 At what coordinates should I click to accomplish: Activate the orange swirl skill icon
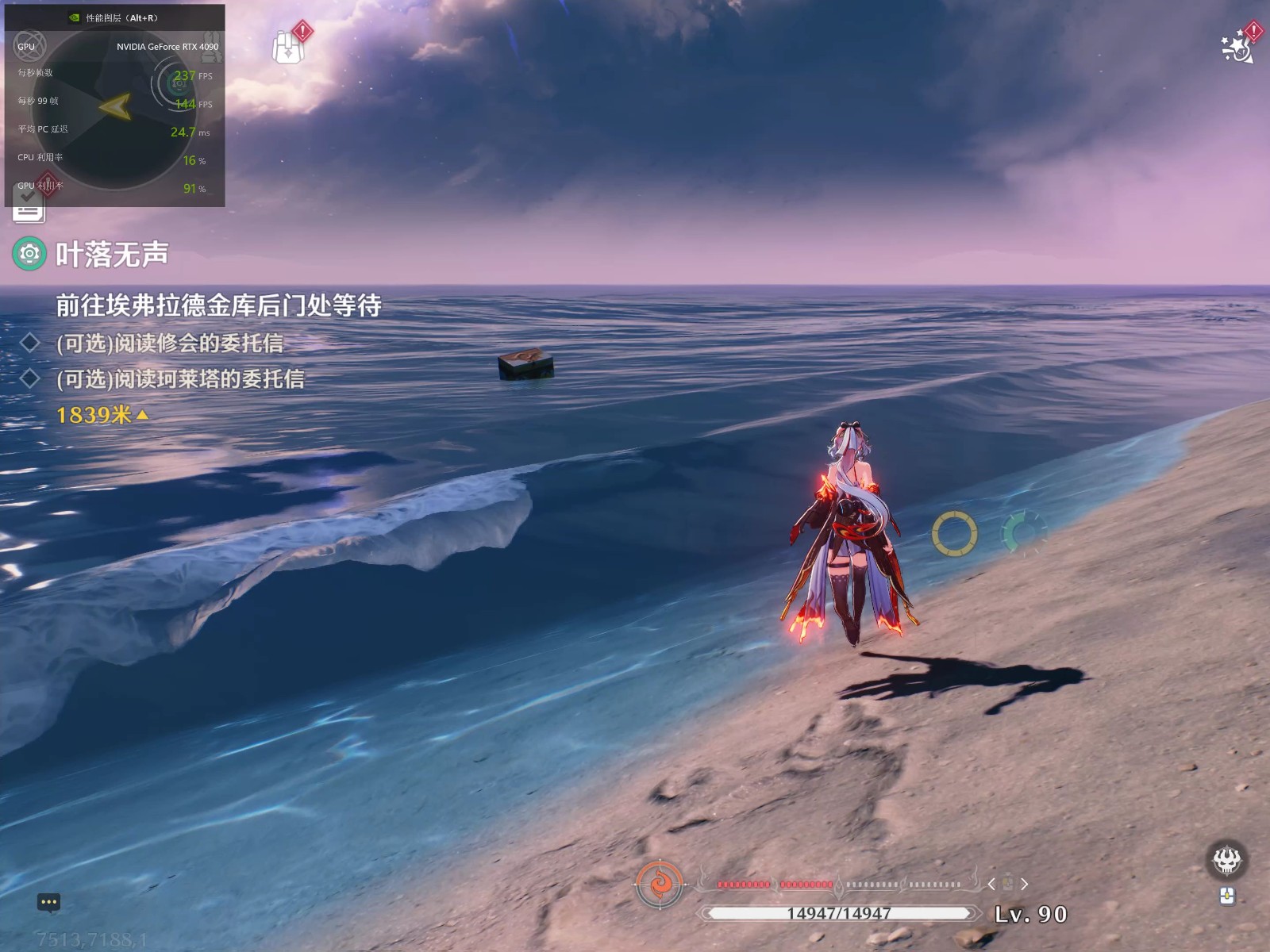pyautogui.click(x=659, y=884)
